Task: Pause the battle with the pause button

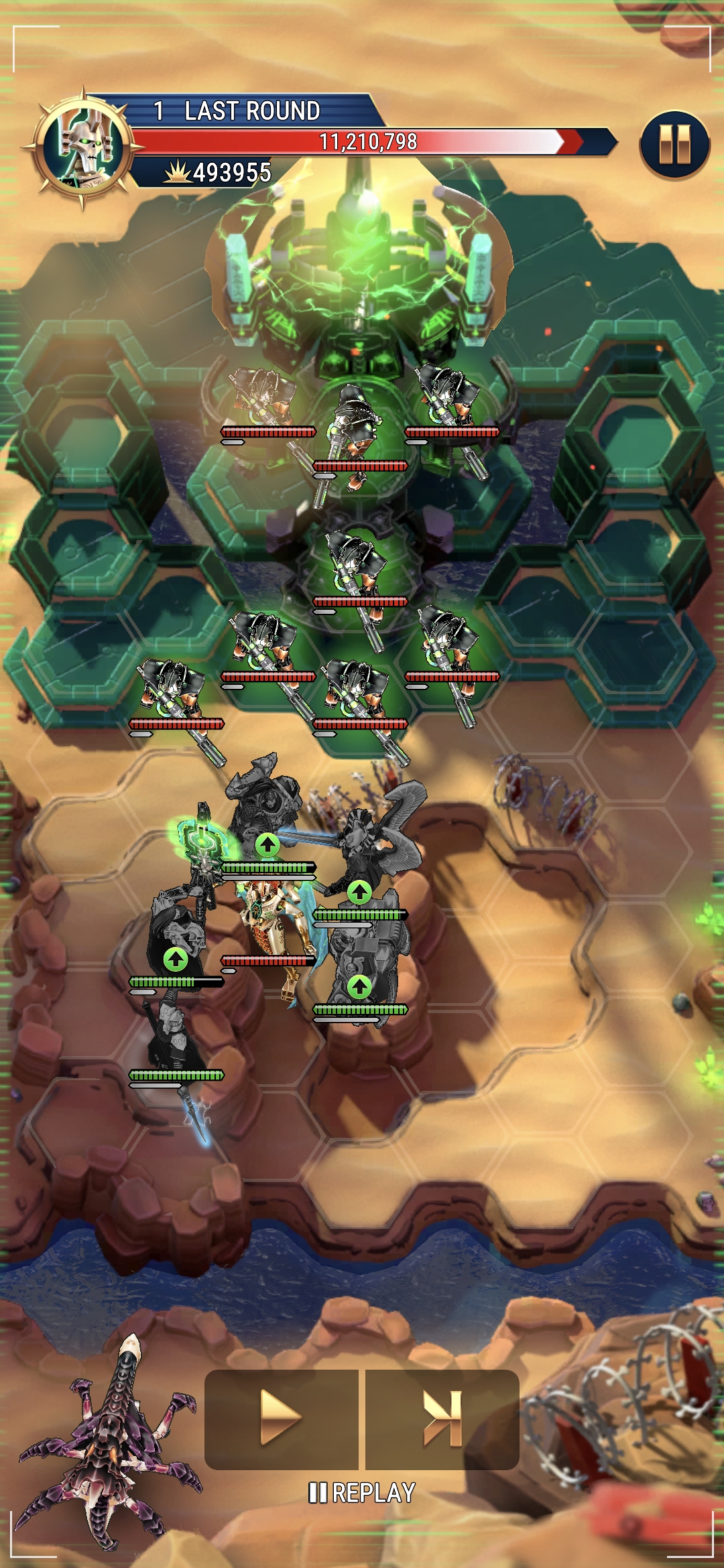Action: (x=674, y=145)
